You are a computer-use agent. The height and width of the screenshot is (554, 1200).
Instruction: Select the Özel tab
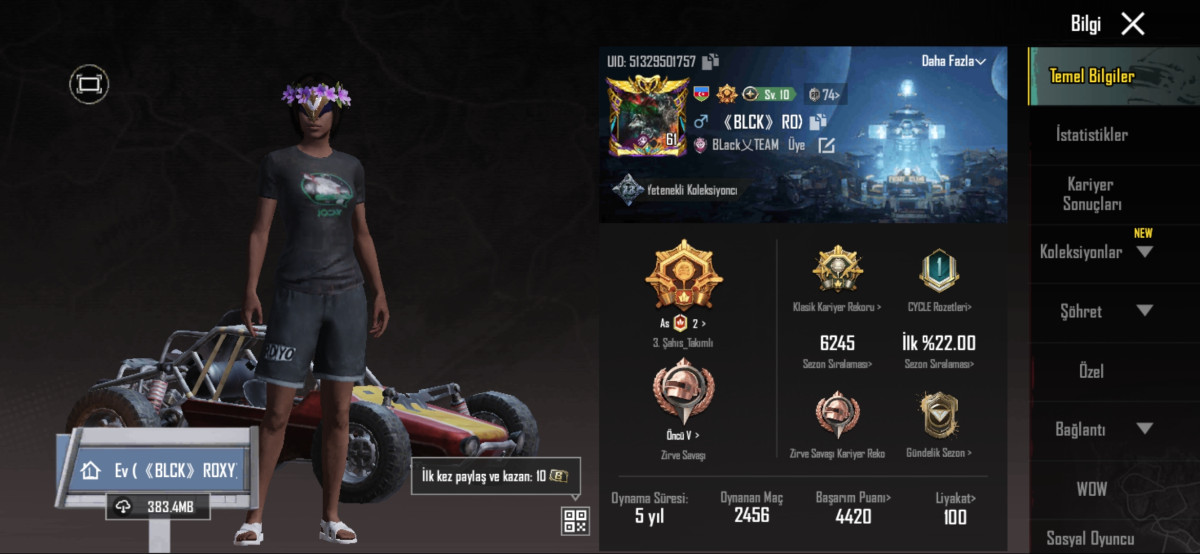click(x=1091, y=371)
